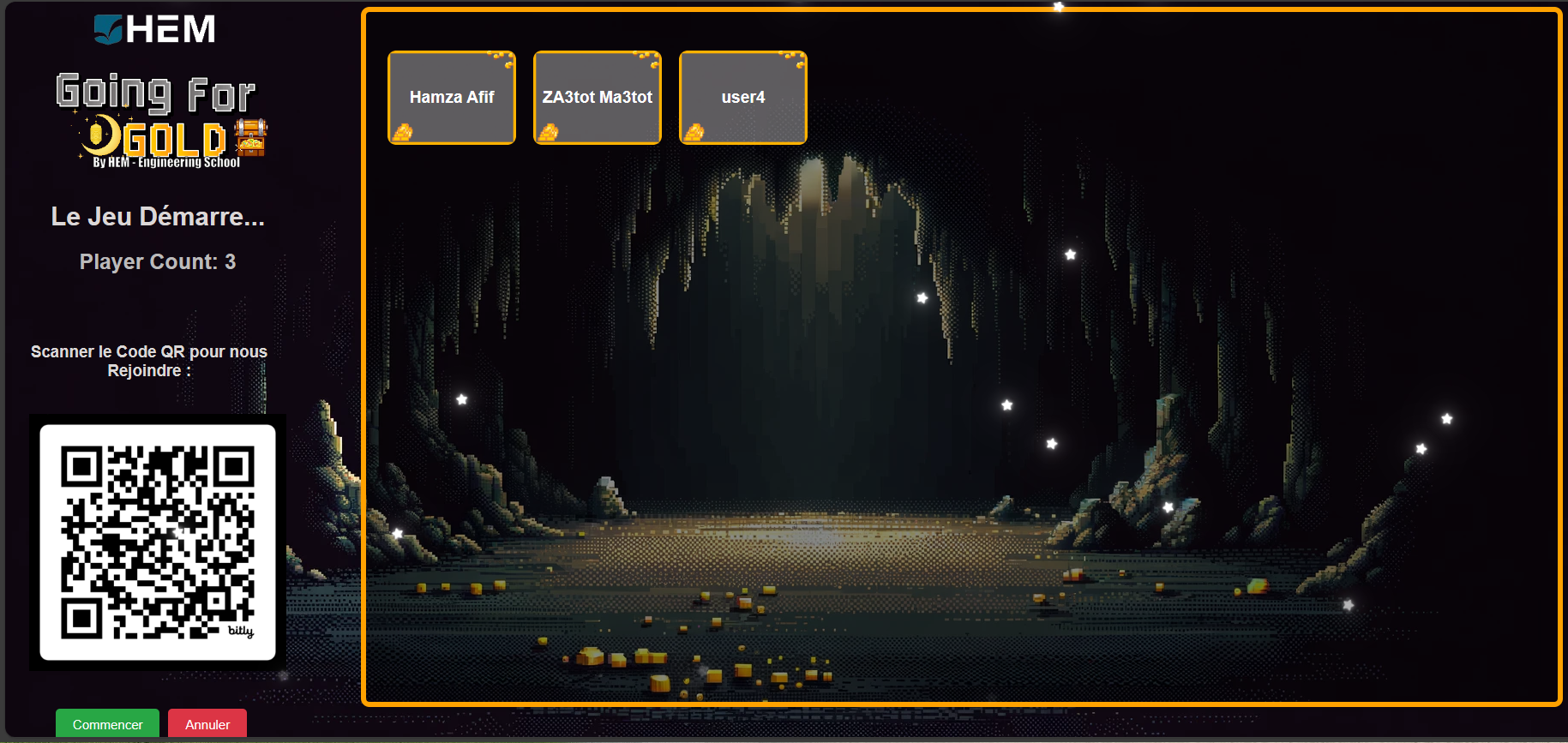Click the bitly logo on the QR code
Image resolution: width=1568 pixels, height=743 pixels.
tap(241, 631)
